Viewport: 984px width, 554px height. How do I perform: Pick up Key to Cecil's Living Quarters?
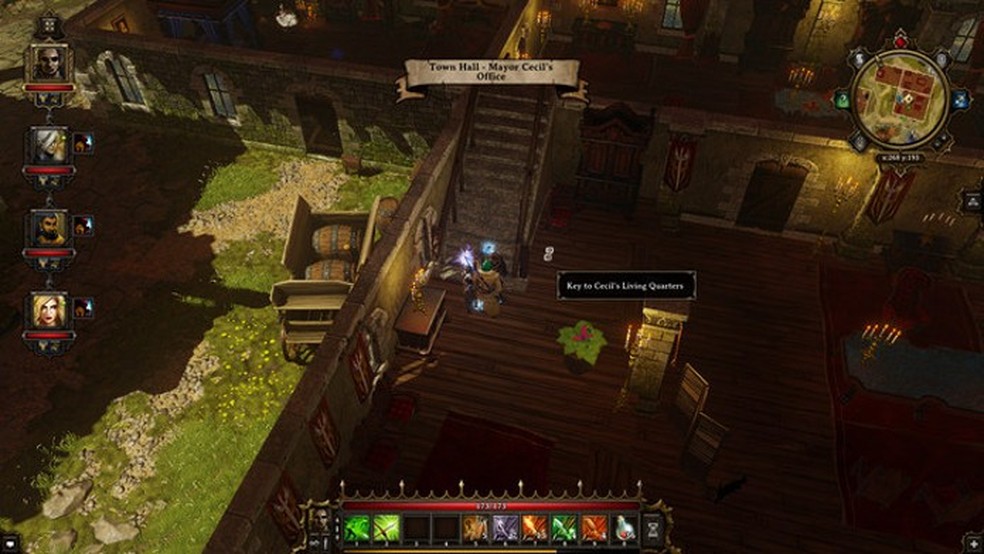[x=548, y=255]
